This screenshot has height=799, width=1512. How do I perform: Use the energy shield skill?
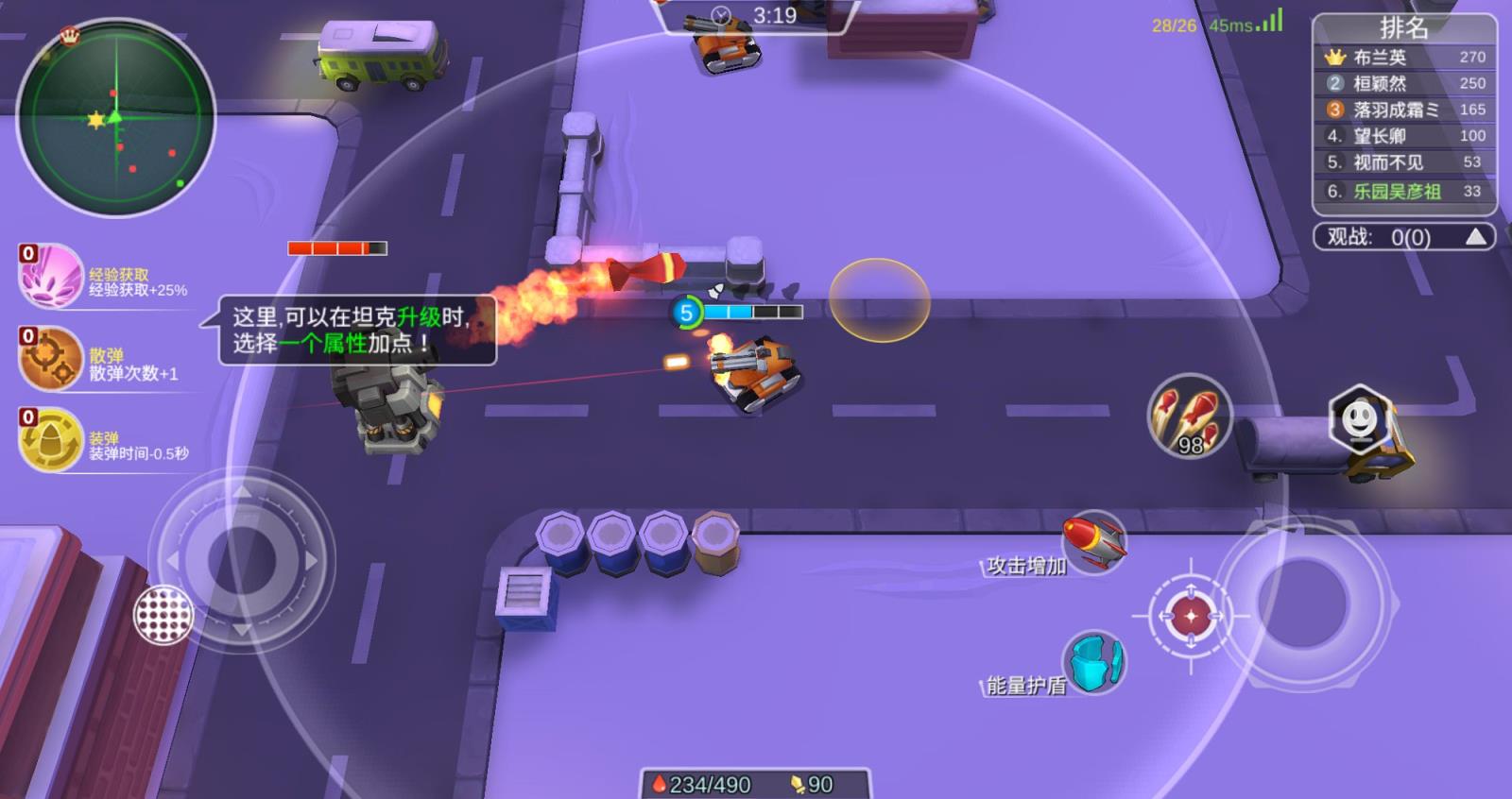click(1094, 662)
